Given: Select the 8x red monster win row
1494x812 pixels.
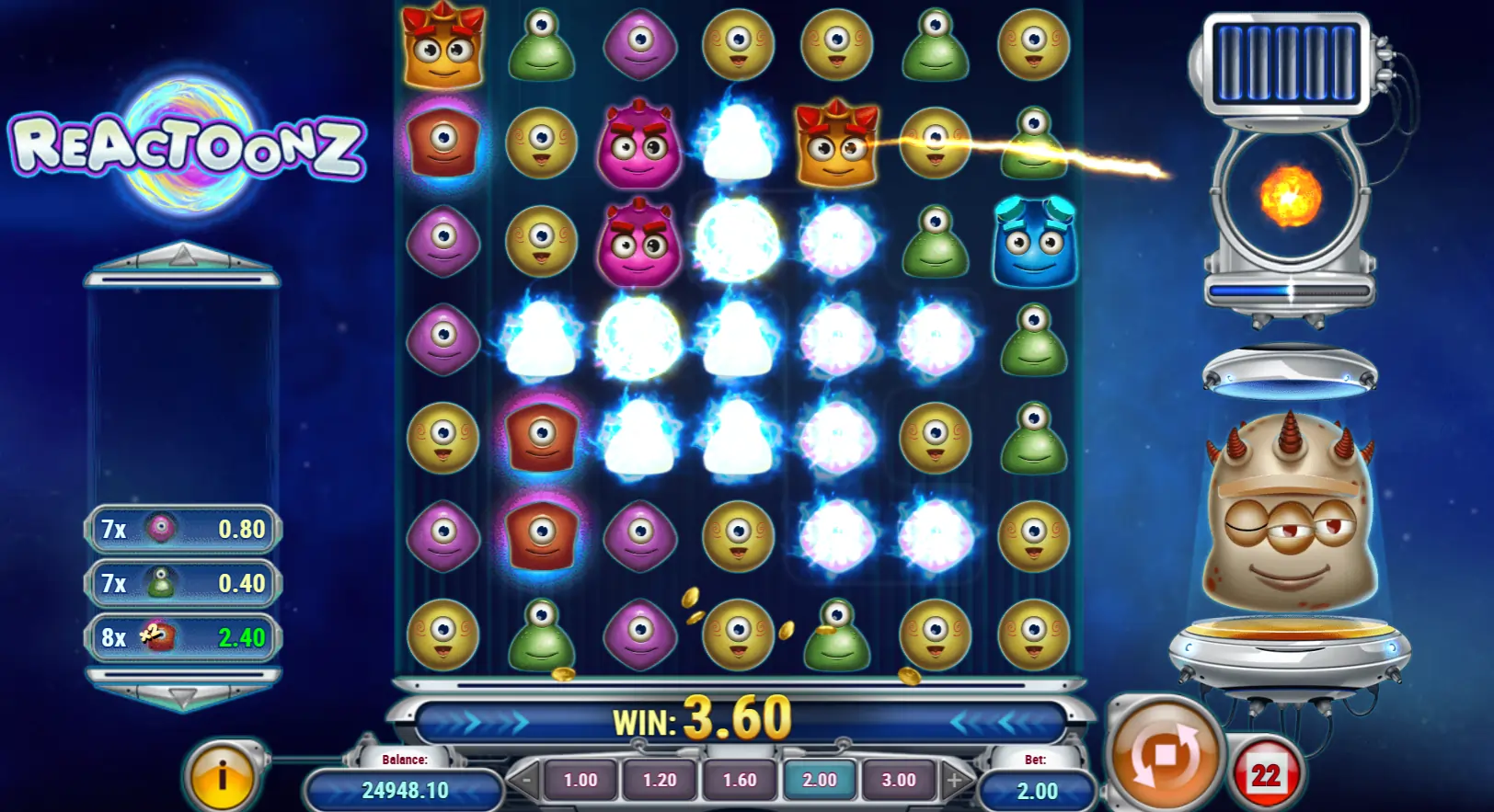Looking at the screenshot, I should point(183,637).
